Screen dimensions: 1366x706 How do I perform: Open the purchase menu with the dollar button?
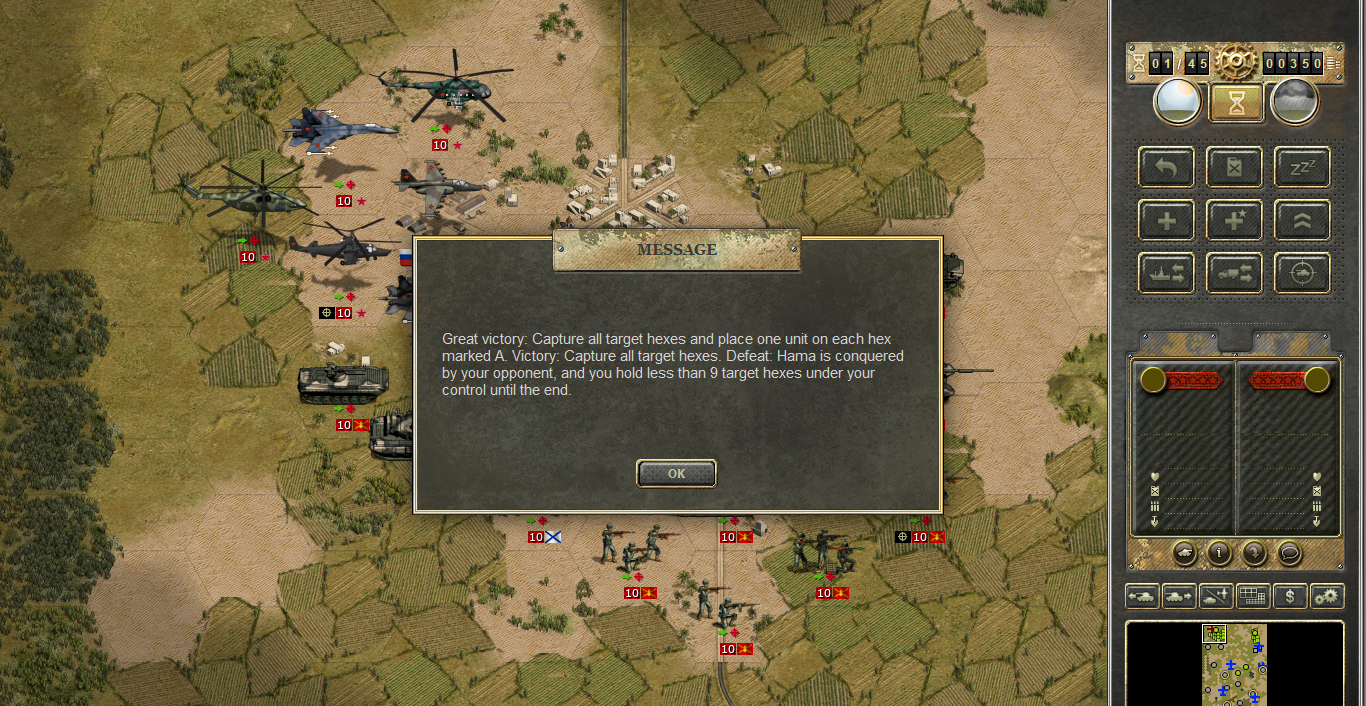tap(1290, 596)
